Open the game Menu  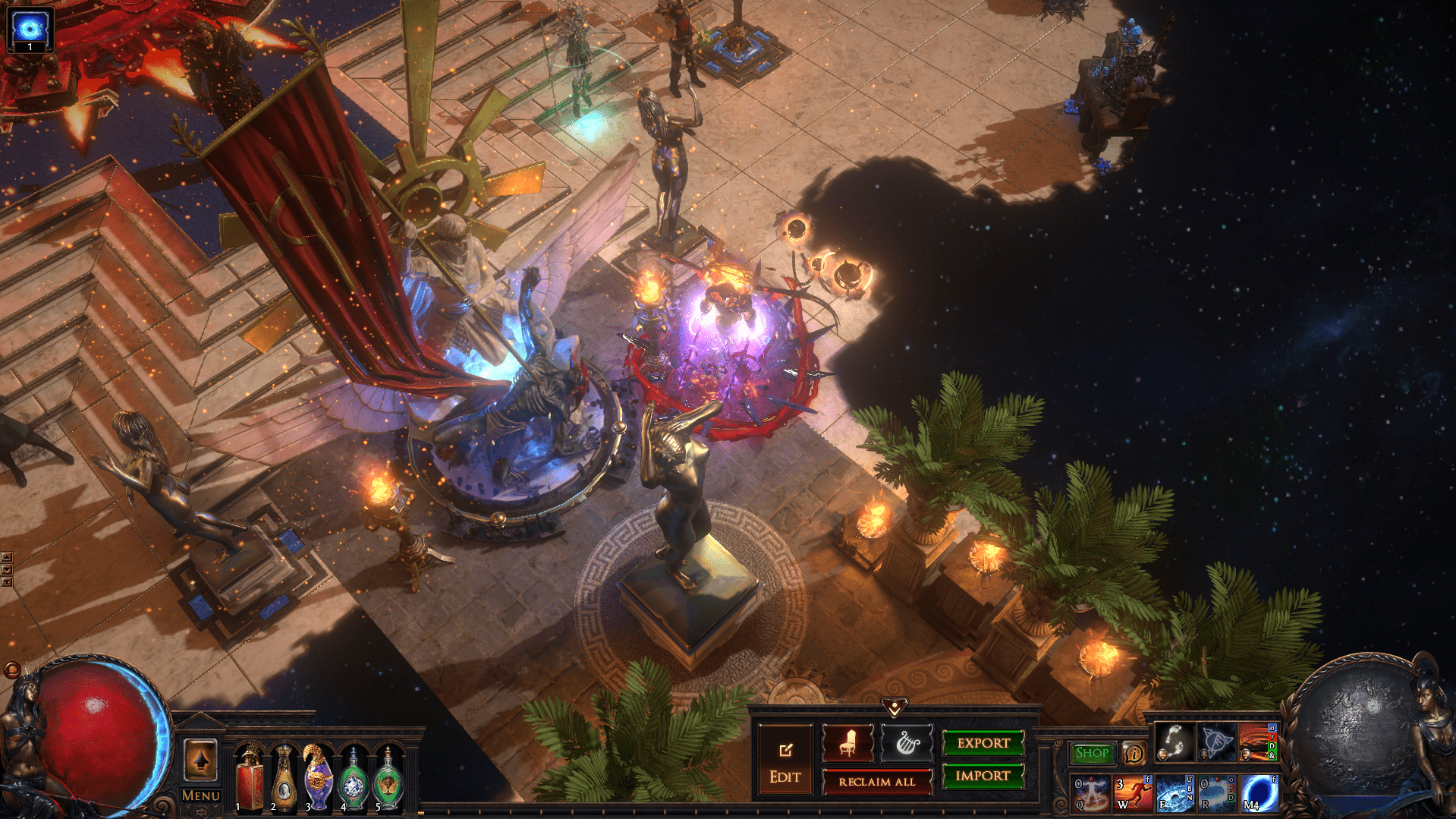click(200, 795)
